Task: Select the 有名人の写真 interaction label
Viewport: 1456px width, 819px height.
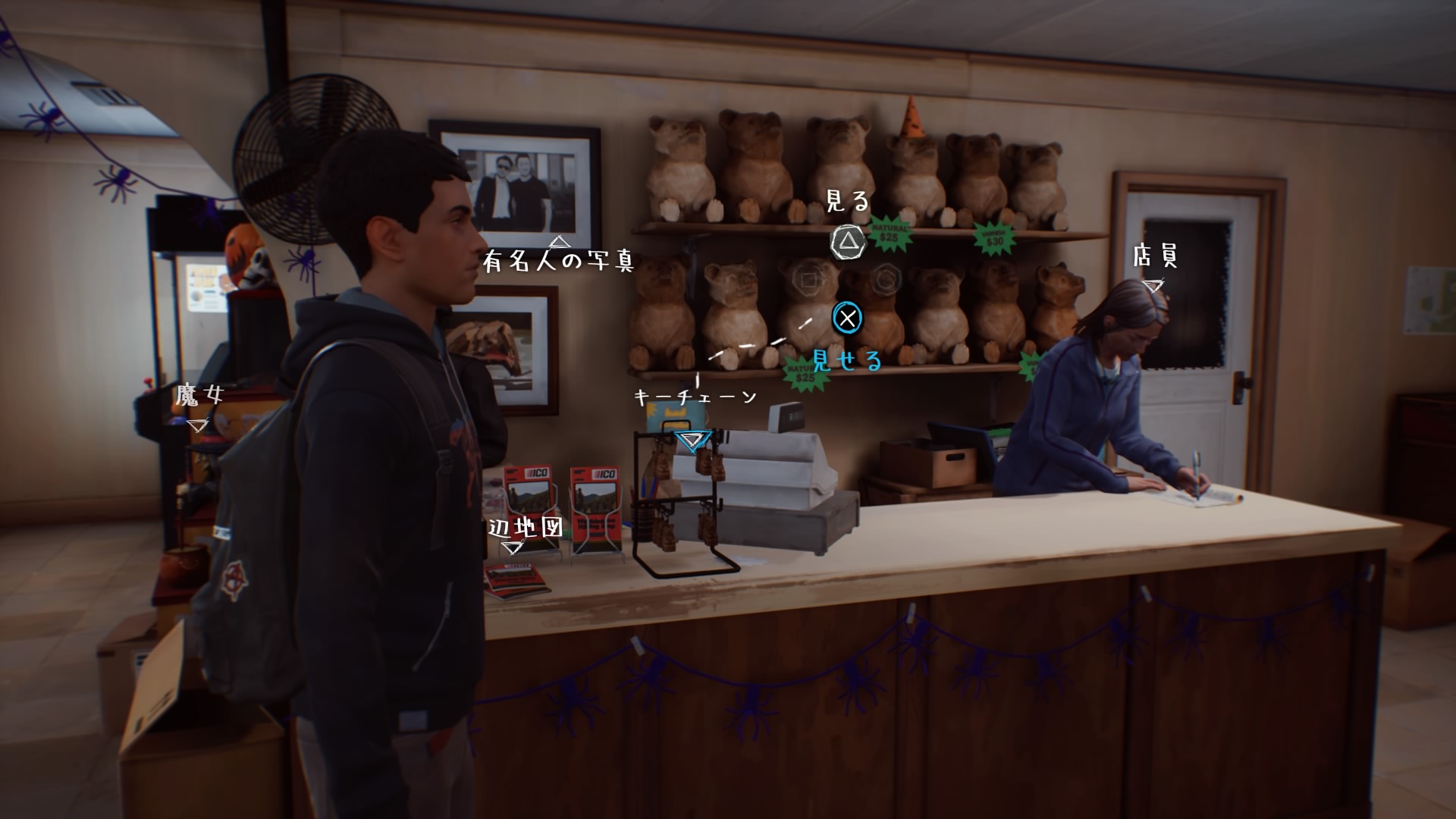Action: click(558, 261)
